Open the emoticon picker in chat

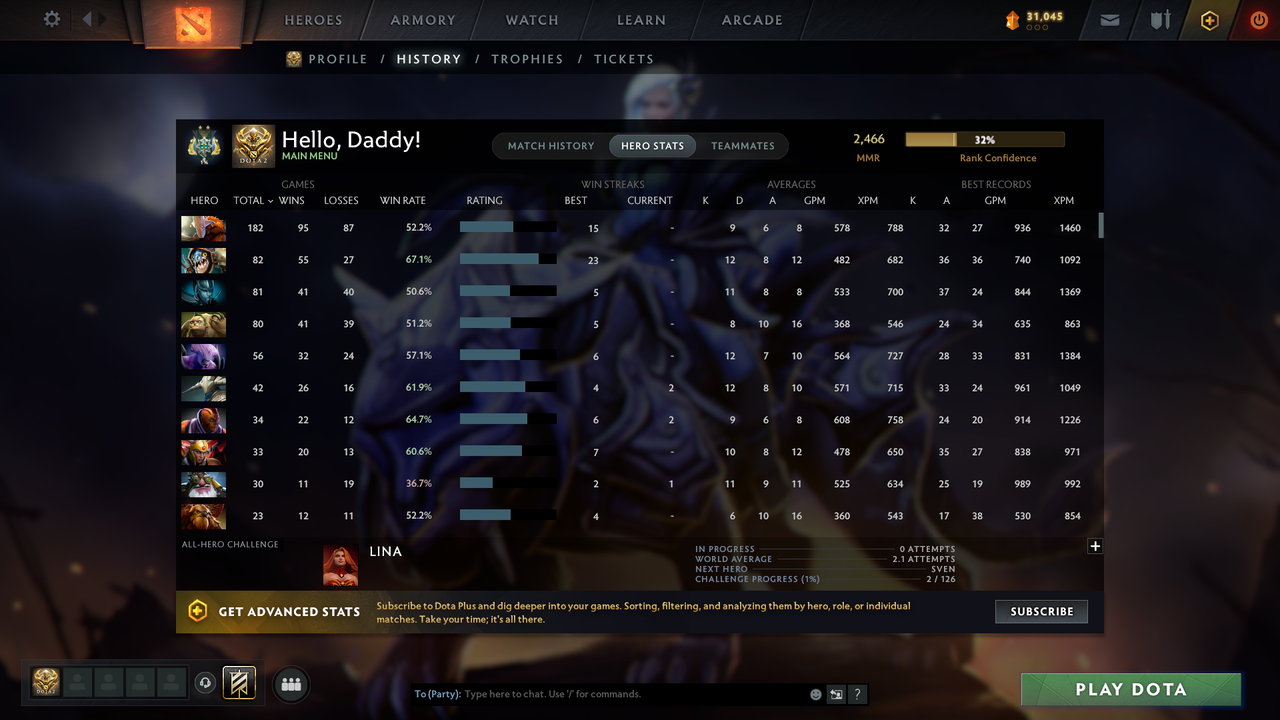coord(815,693)
